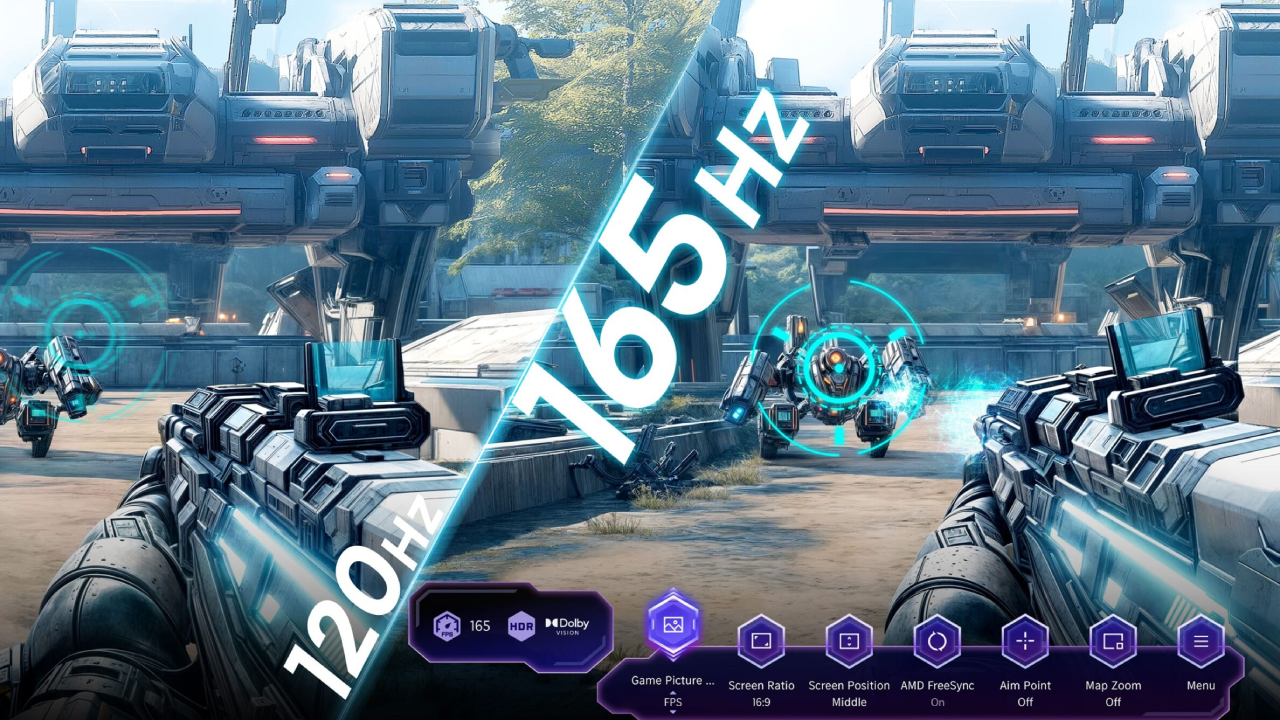
Task: Click the 165 FPS readout
Action: 479,626
